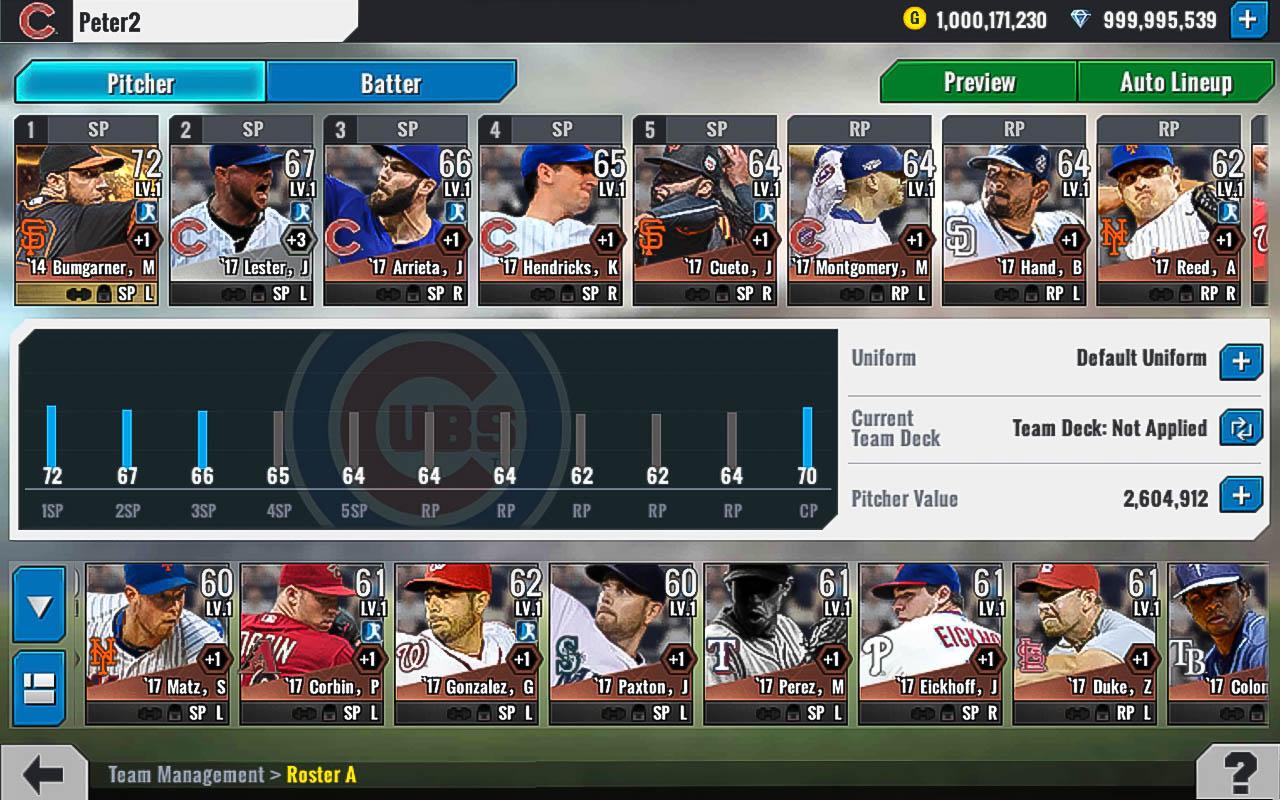The height and width of the screenshot is (800, 1280).
Task: Add more diamonds with the plus button
Action: point(1248,20)
